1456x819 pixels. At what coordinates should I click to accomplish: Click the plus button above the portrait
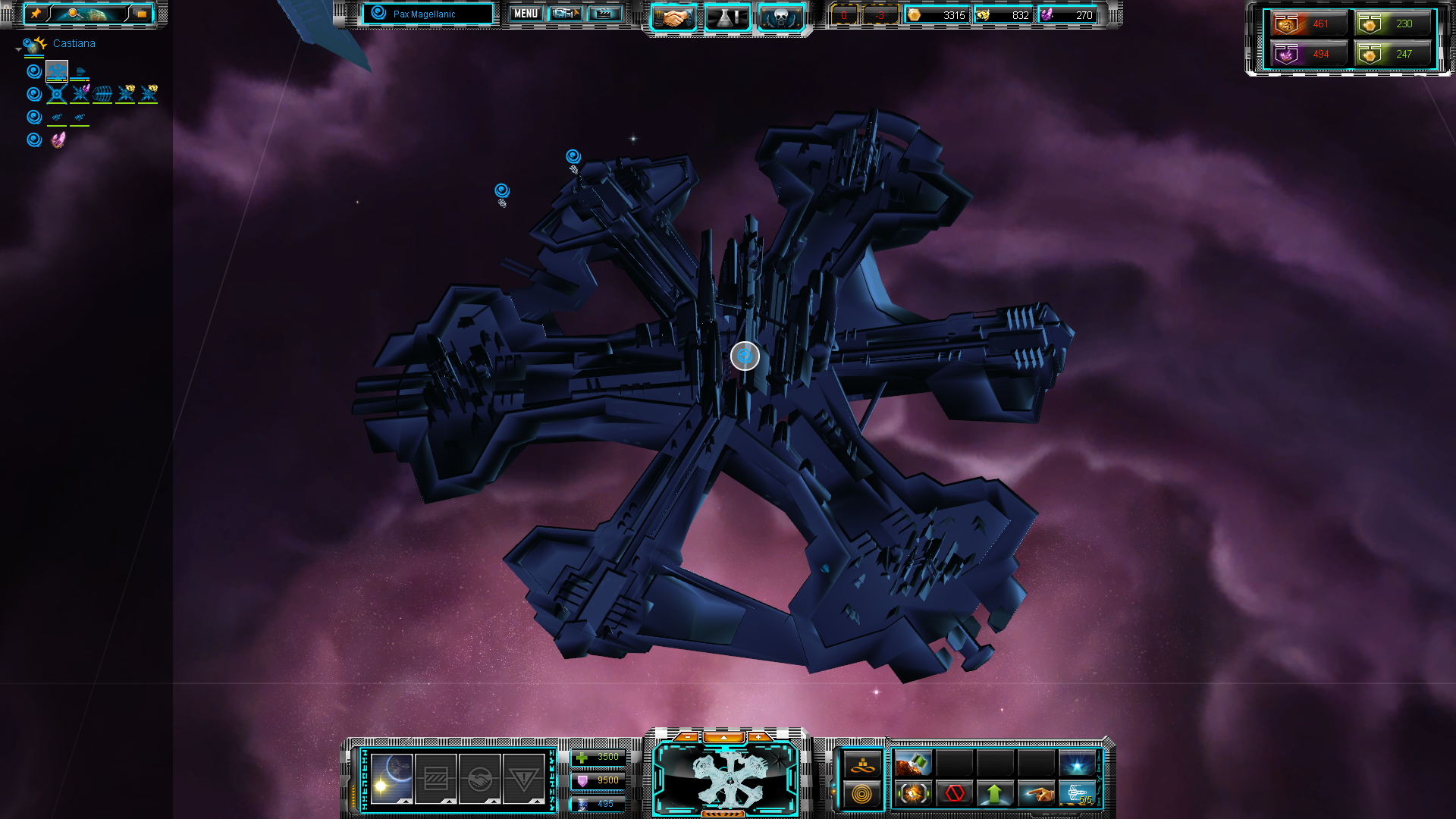[x=758, y=736]
